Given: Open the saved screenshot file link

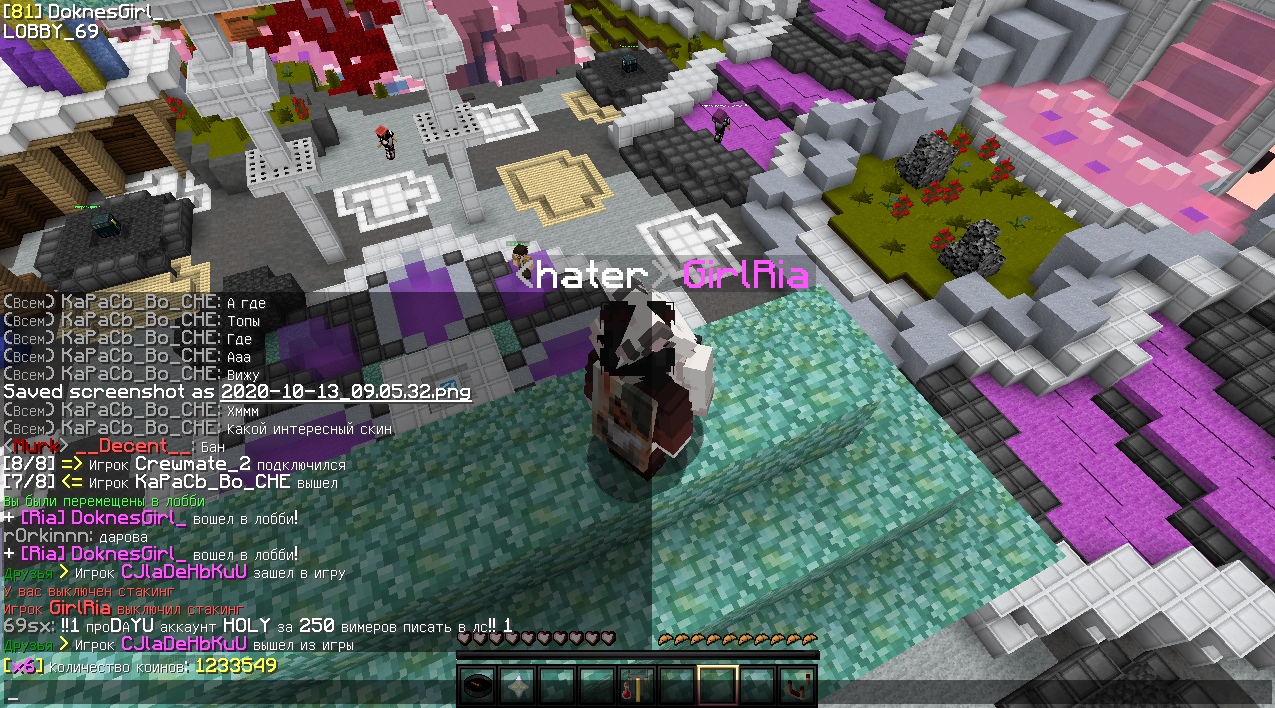Looking at the screenshot, I should (x=345, y=392).
